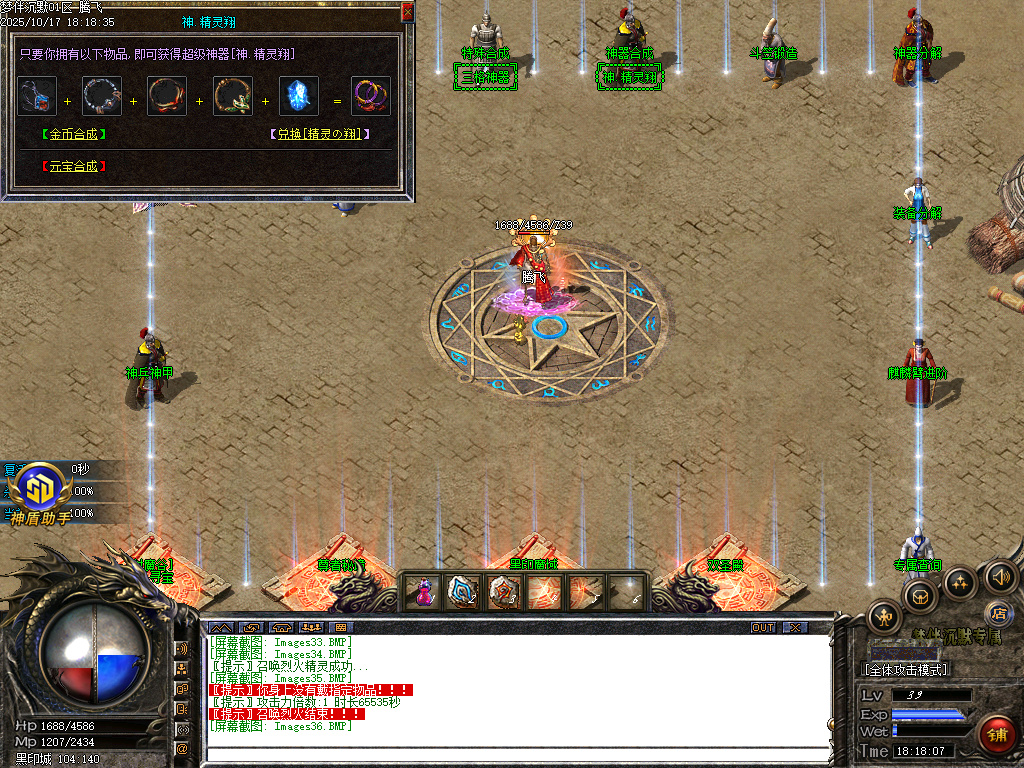This screenshot has height=768, width=1024.
Task: Select the 兑换[精灵の翔] exchange link
Action: 320,134
